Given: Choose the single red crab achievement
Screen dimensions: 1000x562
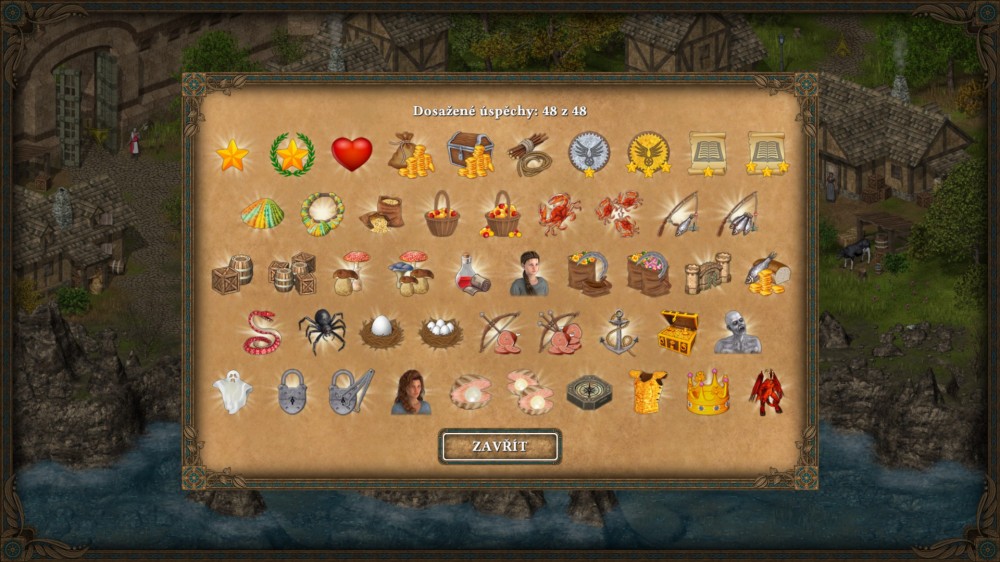Looking at the screenshot, I should (x=558, y=213).
